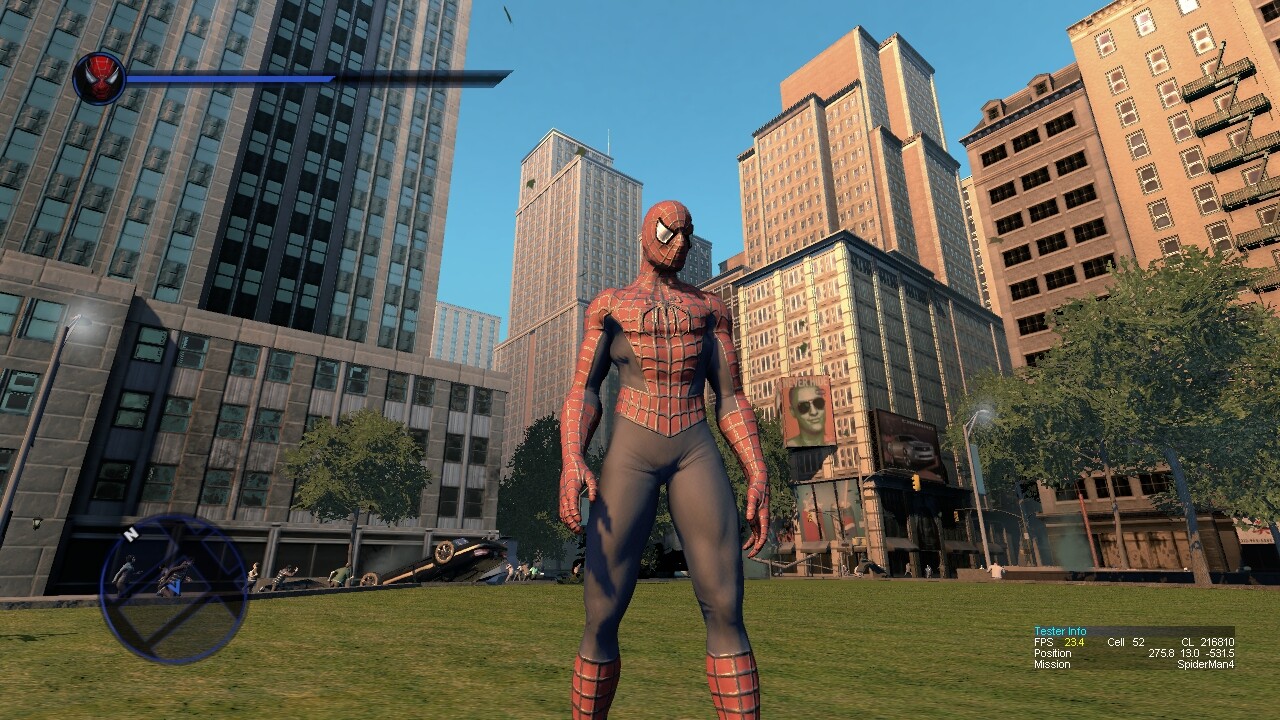Select the north 'N' marker on the minimap
This screenshot has height=720, width=1280.
(130, 534)
